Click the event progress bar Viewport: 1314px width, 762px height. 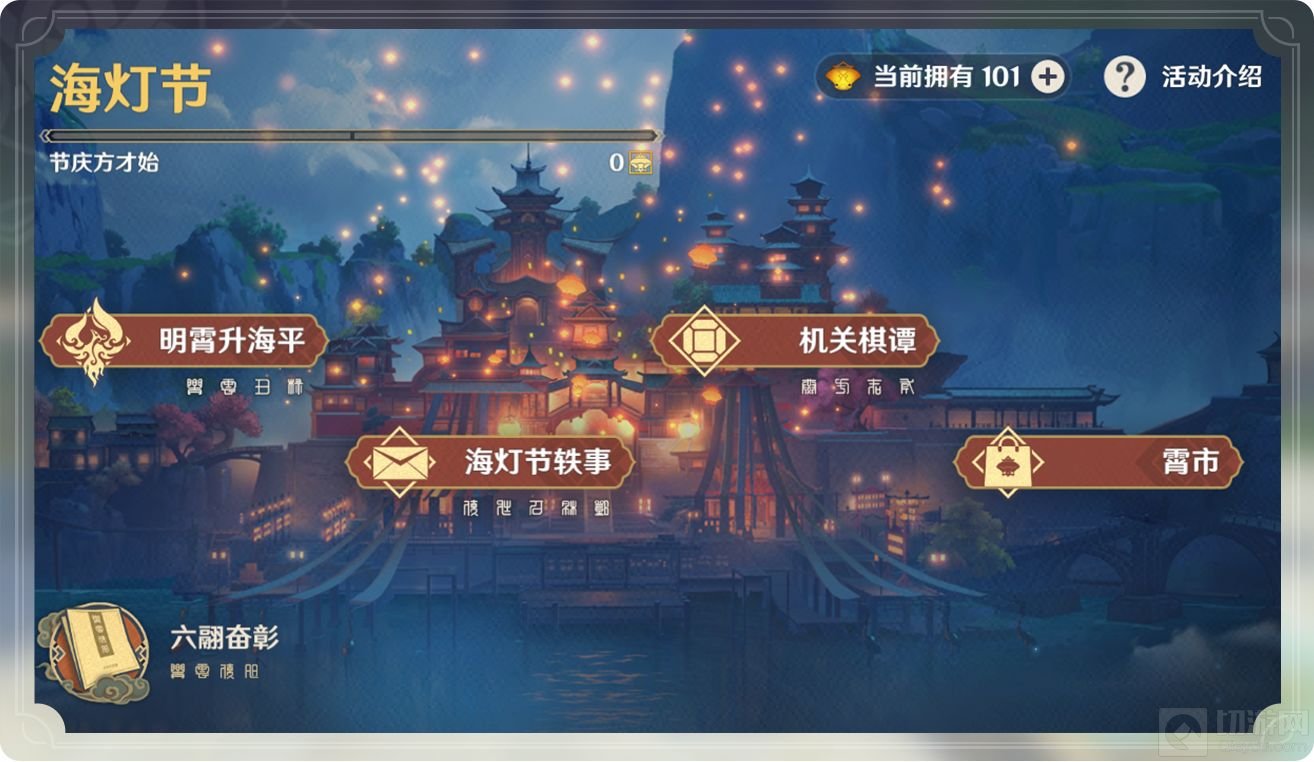coord(350,134)
